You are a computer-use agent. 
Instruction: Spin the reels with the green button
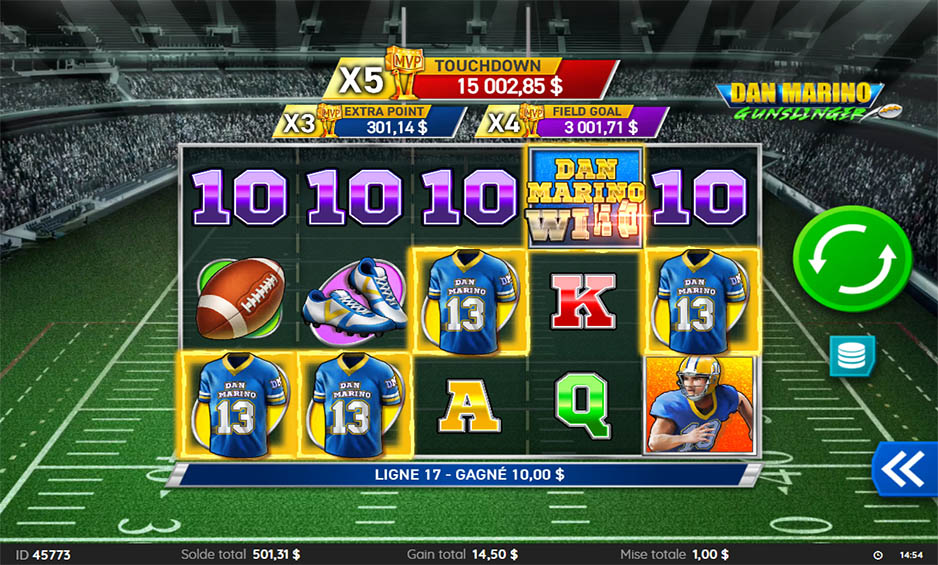[x=852, y=259]
